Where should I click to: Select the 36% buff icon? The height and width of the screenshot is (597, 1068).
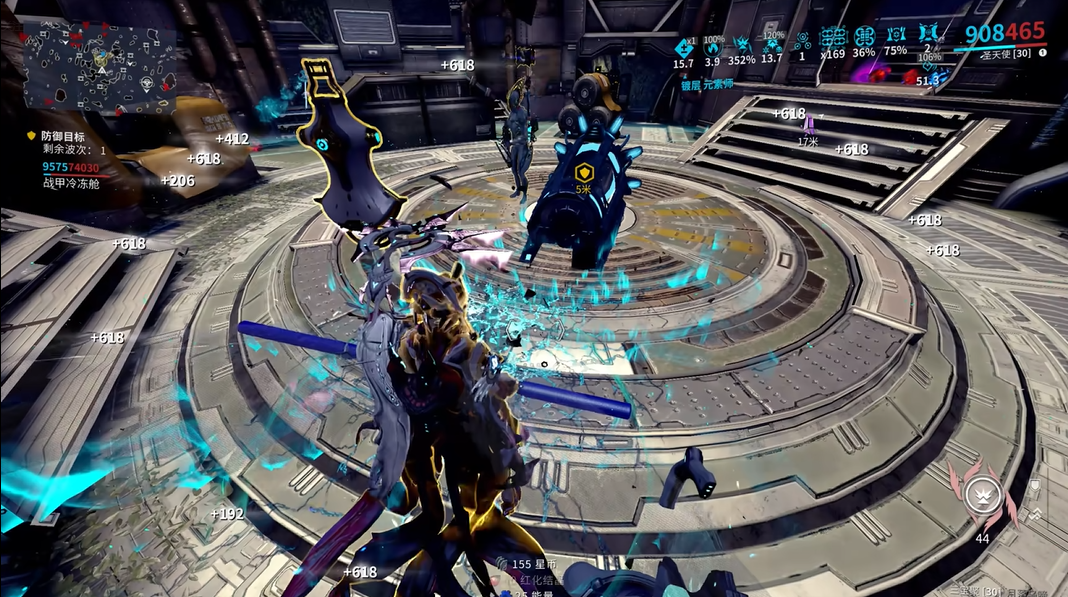pyautogui.click(x=864, y=37)
